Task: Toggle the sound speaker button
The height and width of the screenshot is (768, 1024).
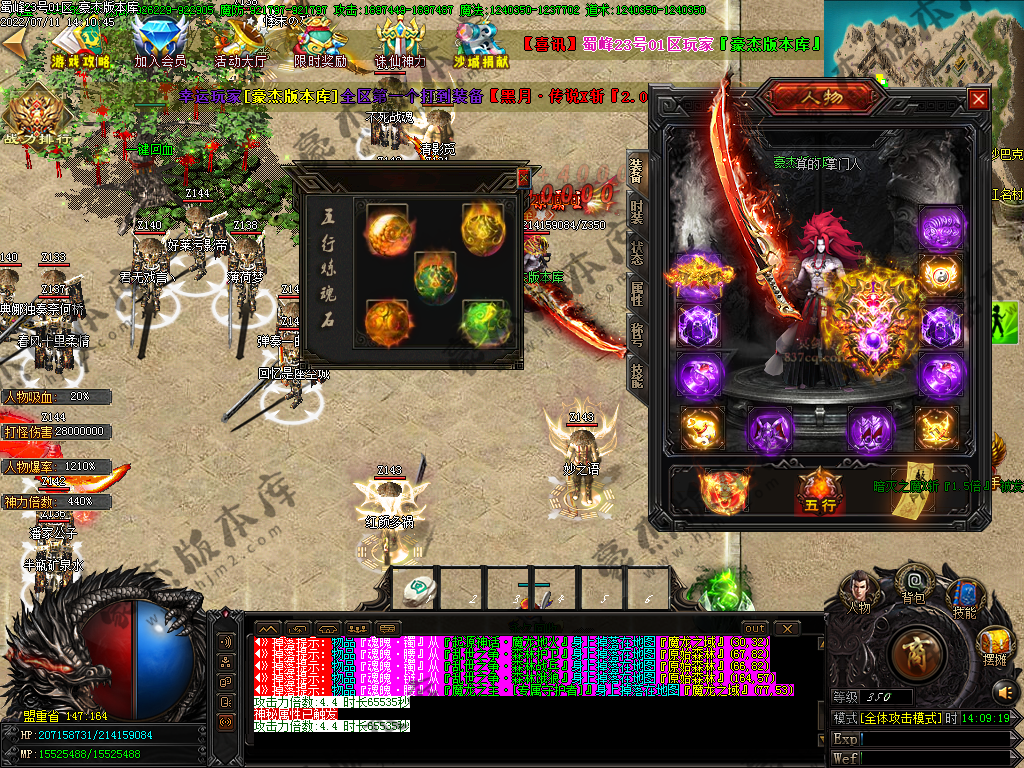Action: point(1004,690)
